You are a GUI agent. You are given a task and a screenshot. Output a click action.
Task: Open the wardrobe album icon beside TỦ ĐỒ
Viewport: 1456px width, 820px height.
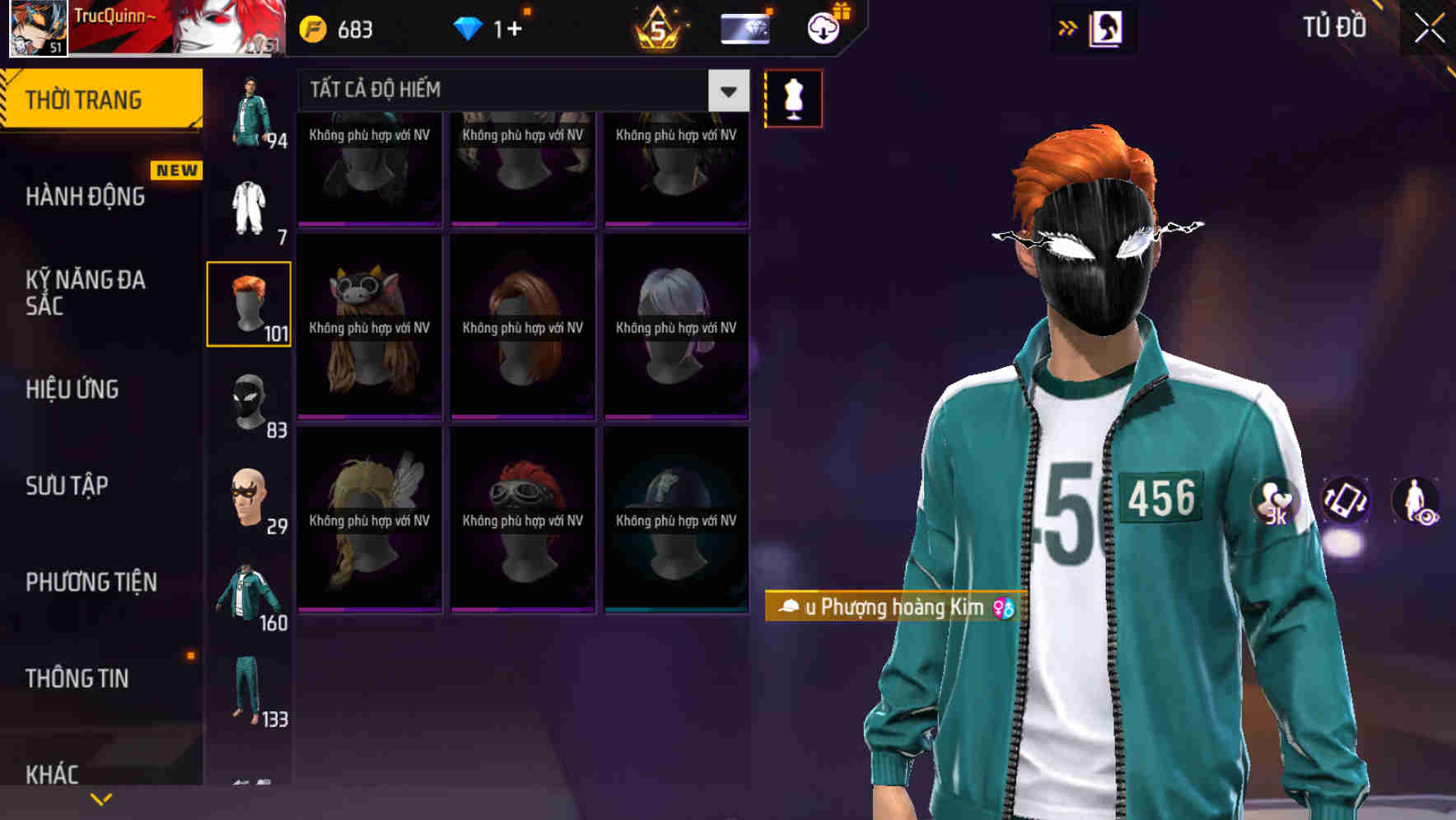pyautogui.click(x=1108, y=27)
